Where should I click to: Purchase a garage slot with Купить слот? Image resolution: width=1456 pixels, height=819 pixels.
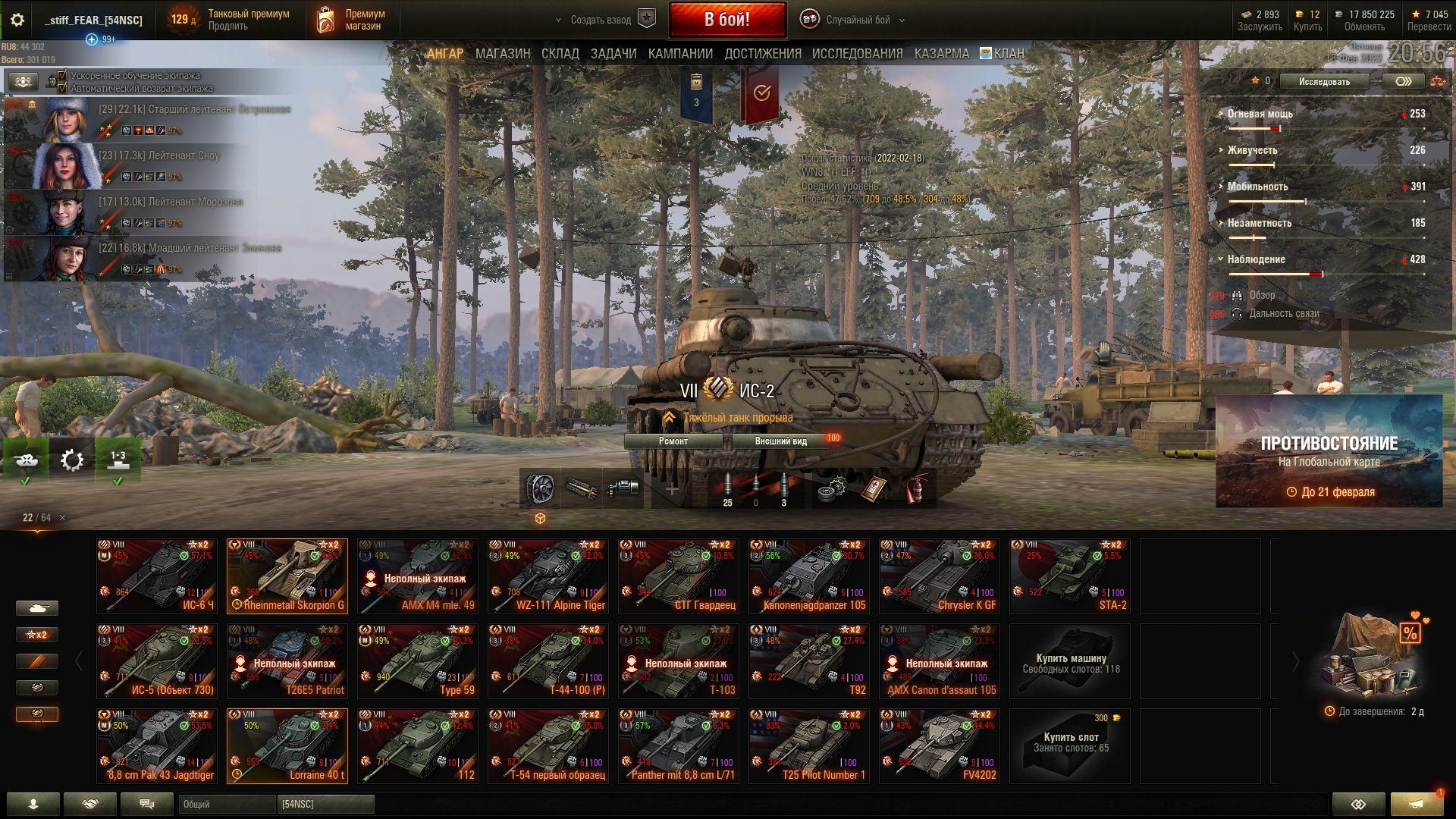click(1070, 746)
